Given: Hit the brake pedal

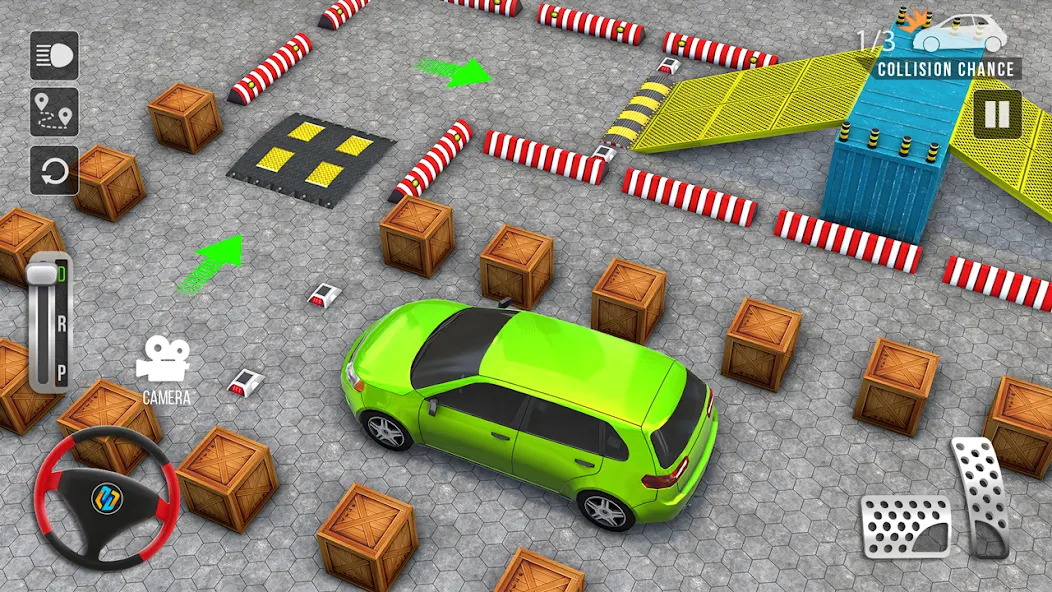Looking at the screenshot, I should [x=906, y=525].
